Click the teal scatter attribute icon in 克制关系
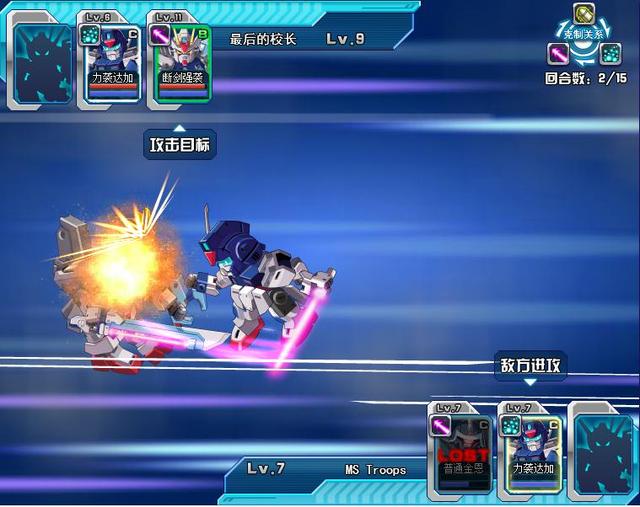This screenshot has width=640, height=507. pos(610,53)
